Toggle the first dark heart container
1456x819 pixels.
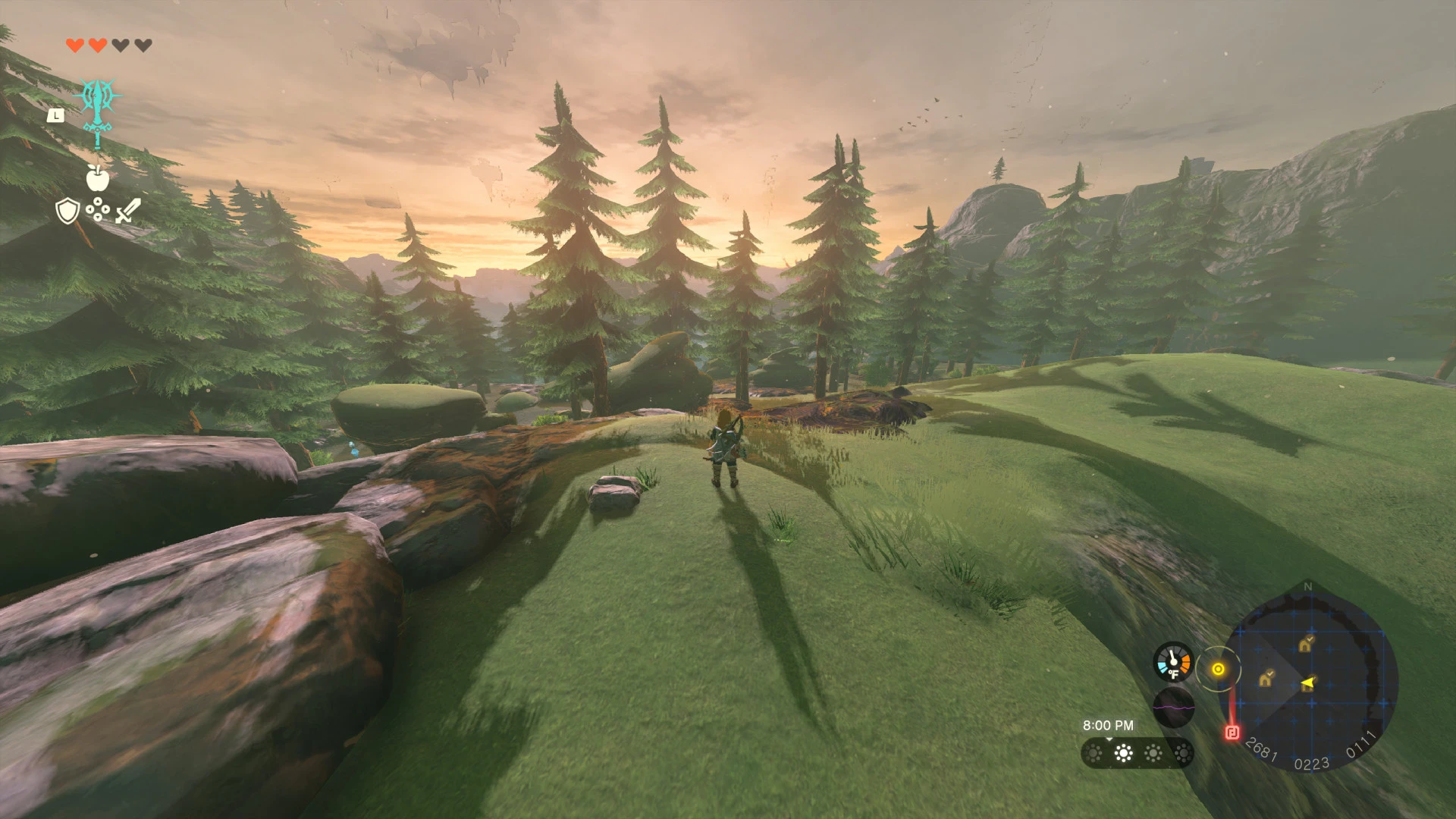click(119, 46)
